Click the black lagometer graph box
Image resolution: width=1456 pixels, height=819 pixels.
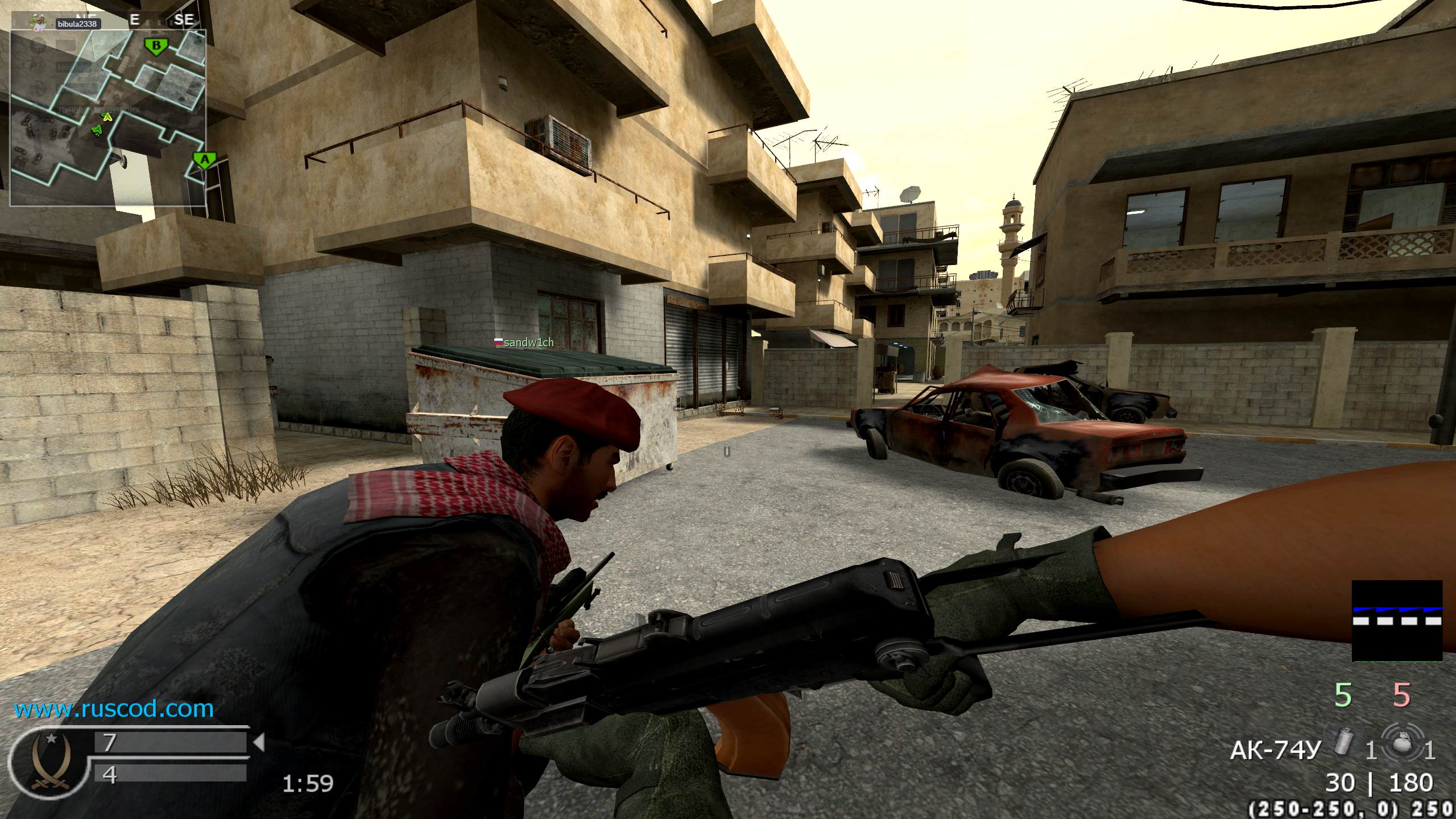[x=1397, y=621]
